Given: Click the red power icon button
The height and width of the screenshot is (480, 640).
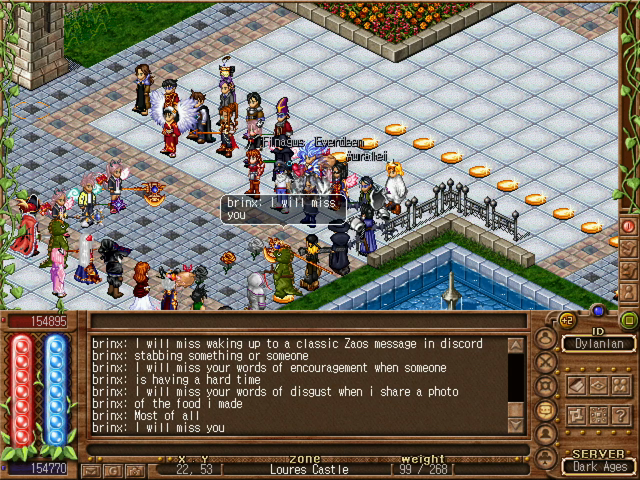Looking at the screenshot, I should click(629, 226).
